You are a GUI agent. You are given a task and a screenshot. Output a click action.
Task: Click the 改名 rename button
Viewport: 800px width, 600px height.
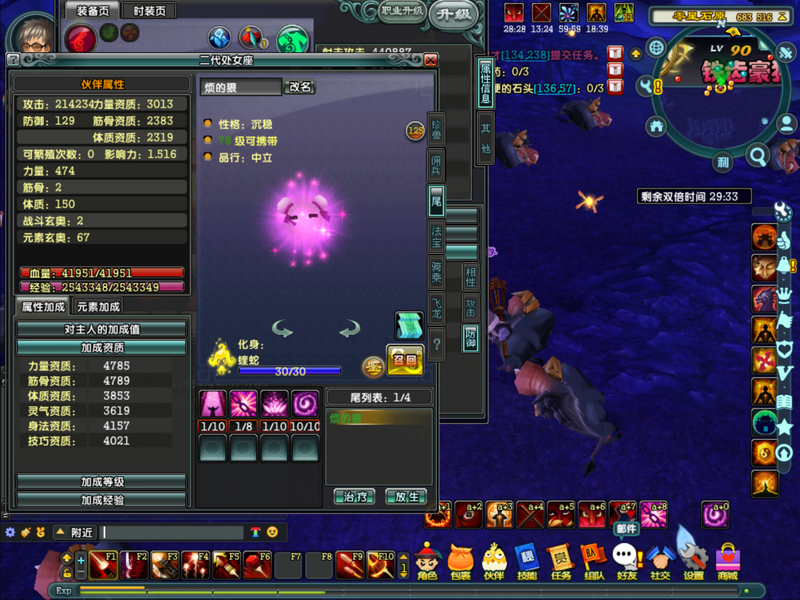tap(301, 87)
